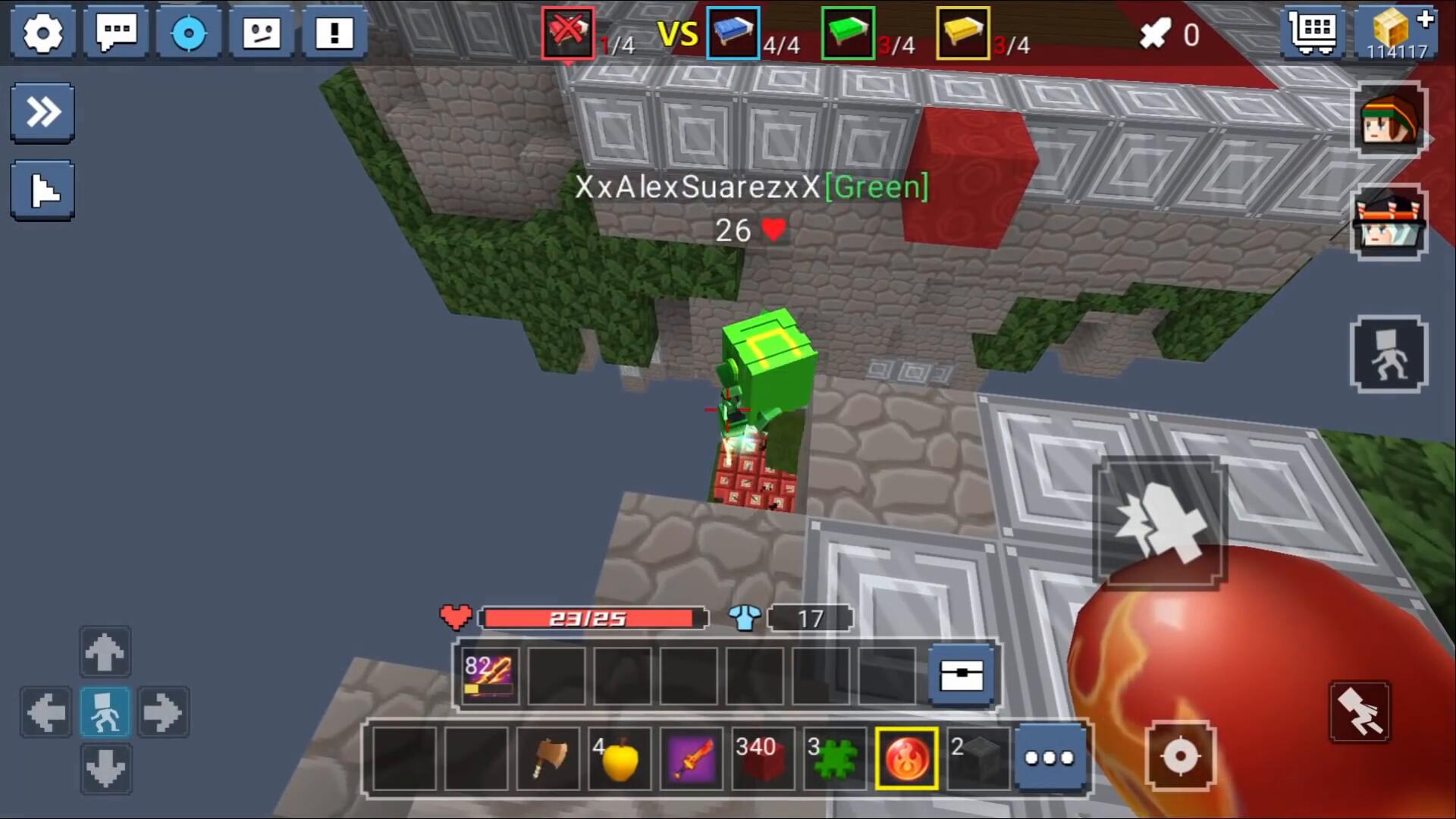Select the red block stack of 340
The image size is (1456, 819).
(x=761, y=758)
